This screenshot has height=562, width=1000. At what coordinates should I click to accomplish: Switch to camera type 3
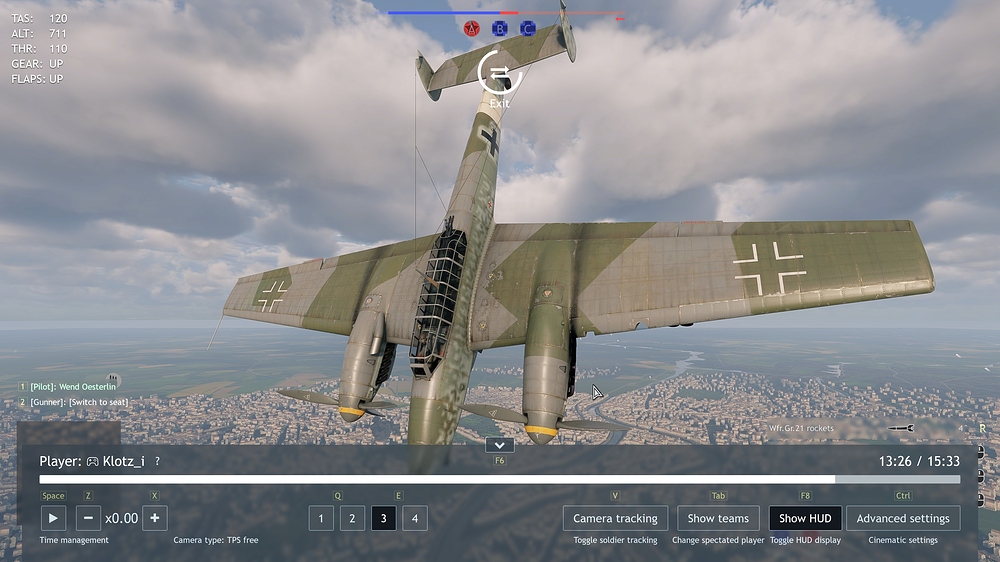pyautogui.click(x=383, y=518)
